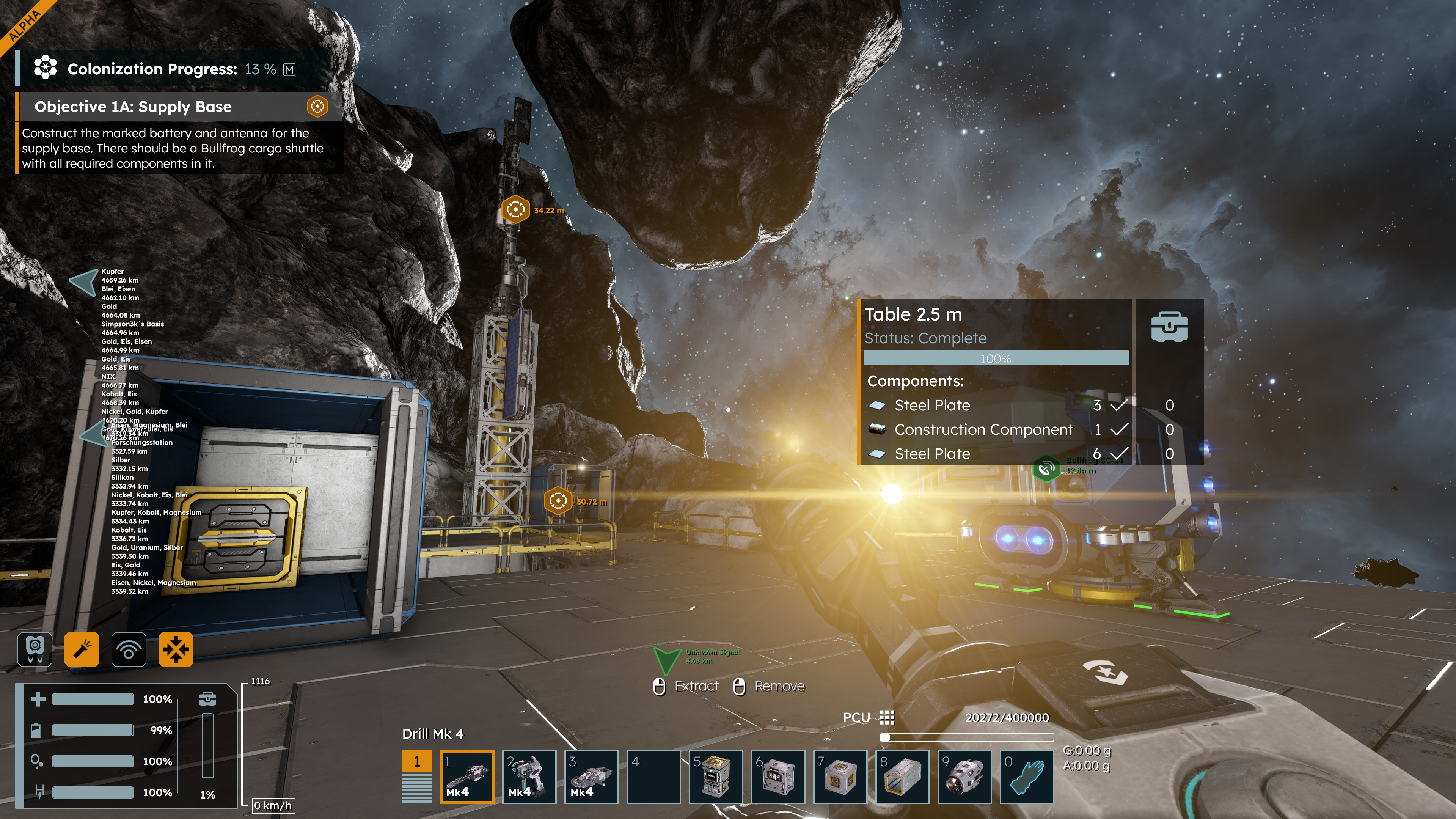Toggle the flashlight icon

82,649
